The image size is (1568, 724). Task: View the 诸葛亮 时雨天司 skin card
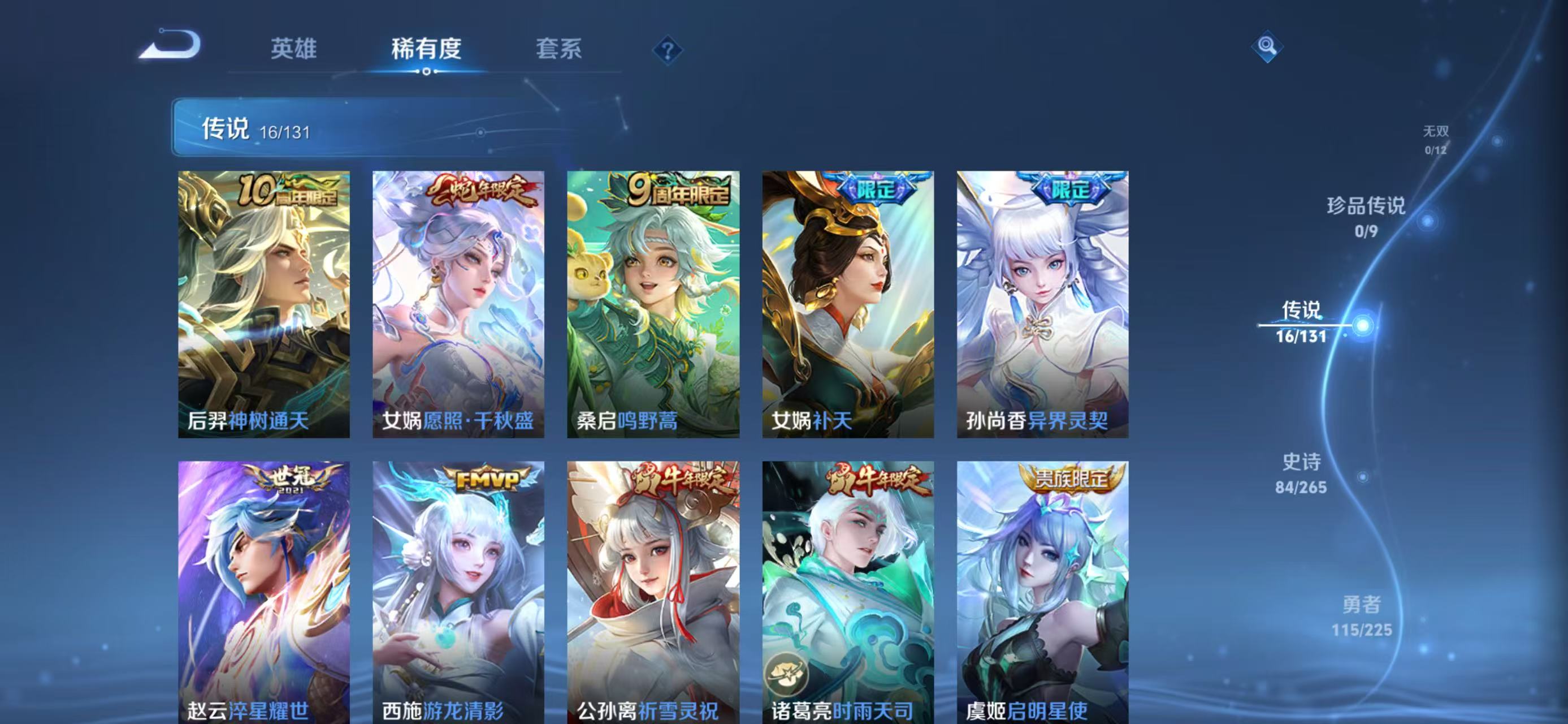click(x=848, y=591)
